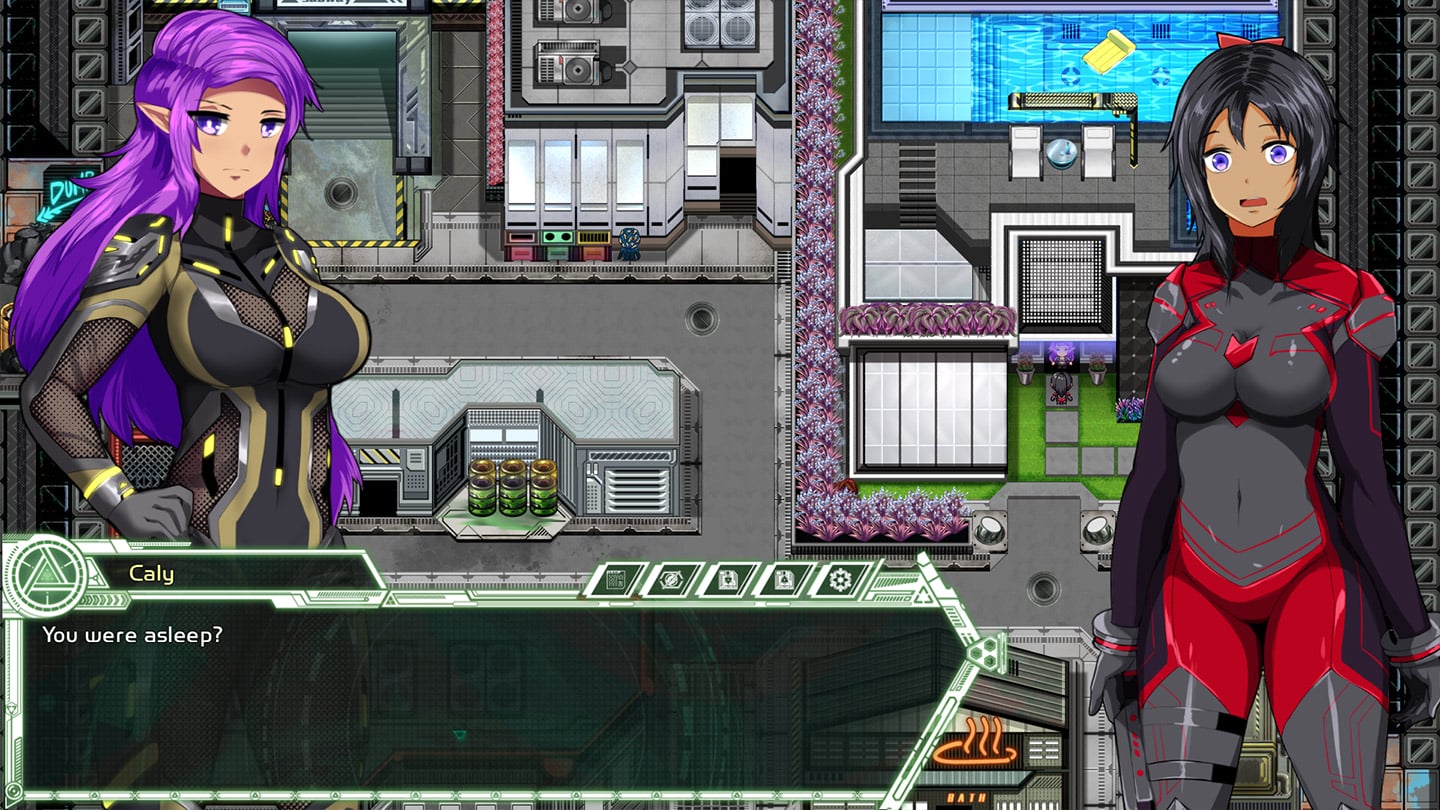
Task: Advance the dialogue via green continue arrow
Action: 459,736
